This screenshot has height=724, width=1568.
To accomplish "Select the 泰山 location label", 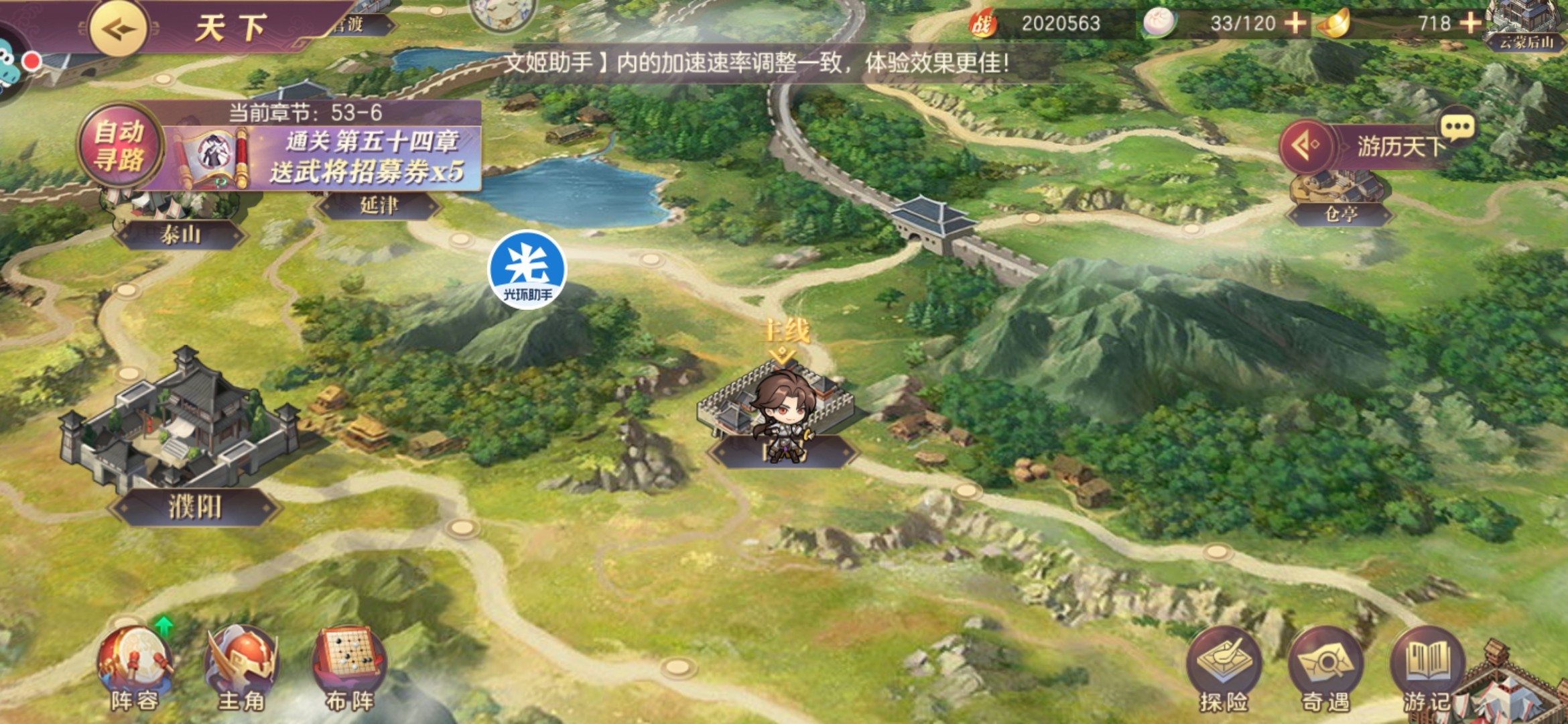I will coord(180,235).
